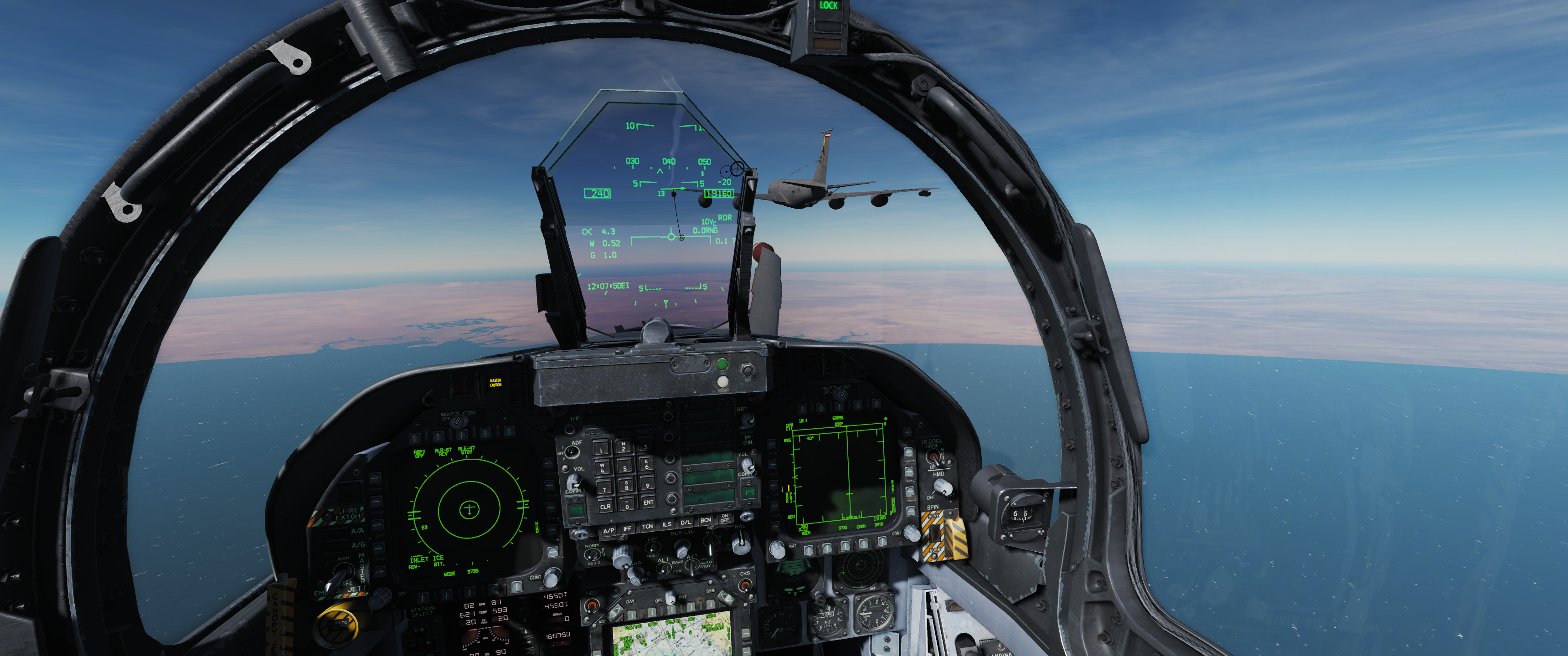This screenshot has height=656, width=1568.
Task: Click the Master Caution light
Action: click(x=495, y=383)
